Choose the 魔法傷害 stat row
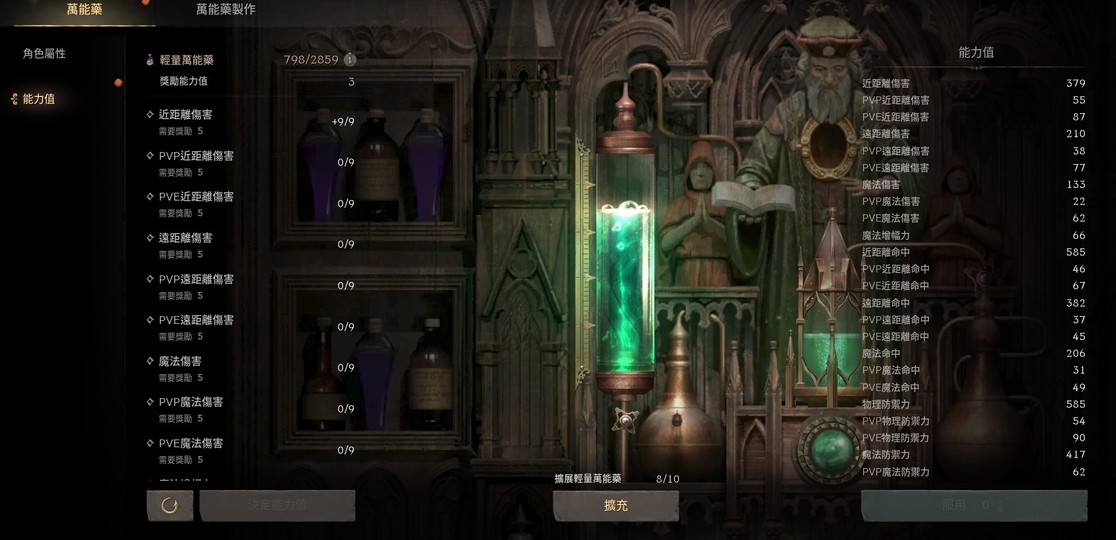 (x=250, y=368)
